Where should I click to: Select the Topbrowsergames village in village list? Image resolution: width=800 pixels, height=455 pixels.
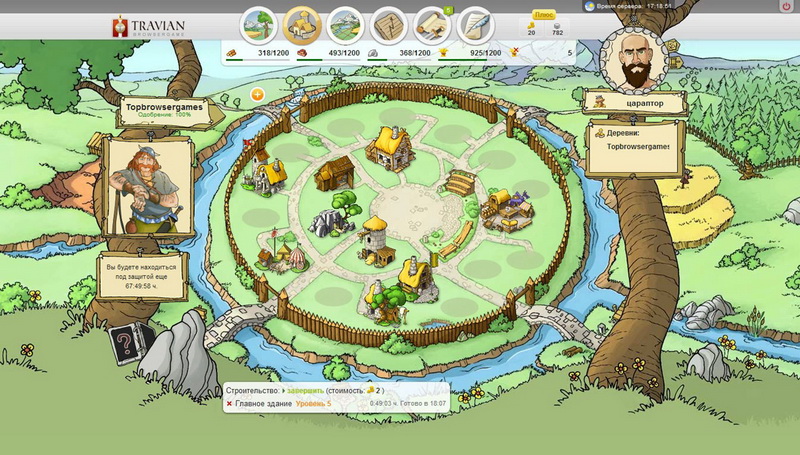(x=637, y=146)
